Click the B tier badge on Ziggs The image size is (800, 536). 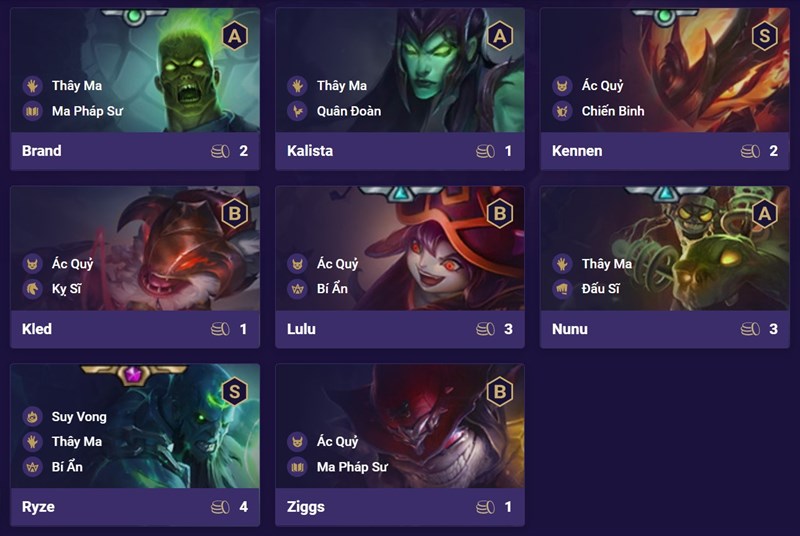click(x=499, y=392)
